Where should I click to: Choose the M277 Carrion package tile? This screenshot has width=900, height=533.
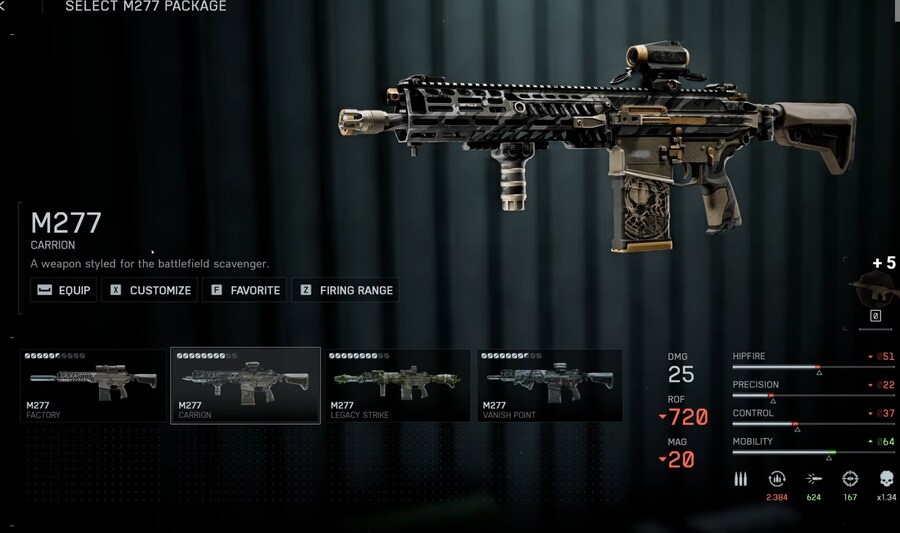[246, 385]
